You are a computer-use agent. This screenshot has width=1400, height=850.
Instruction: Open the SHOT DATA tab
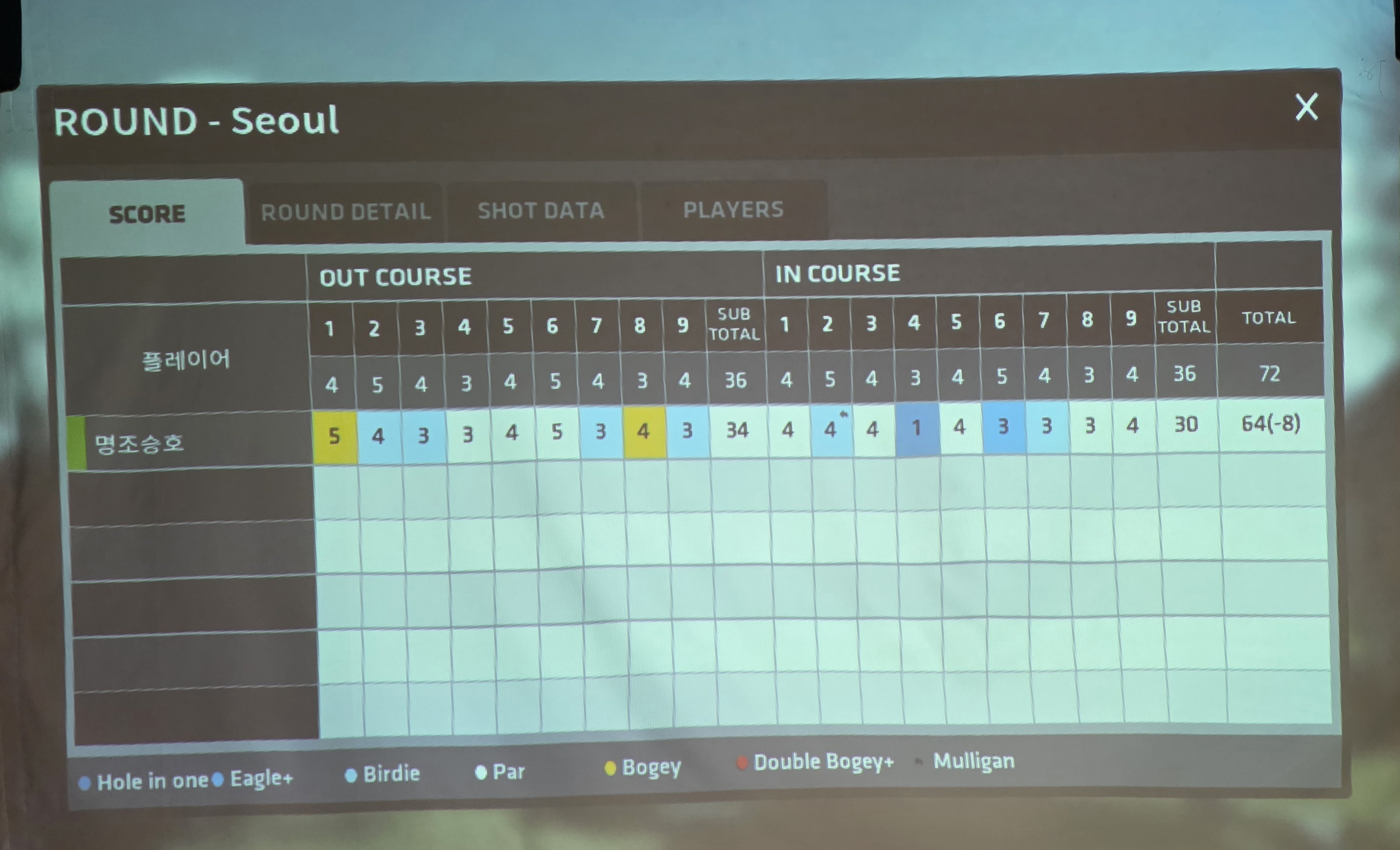point(540,211)
